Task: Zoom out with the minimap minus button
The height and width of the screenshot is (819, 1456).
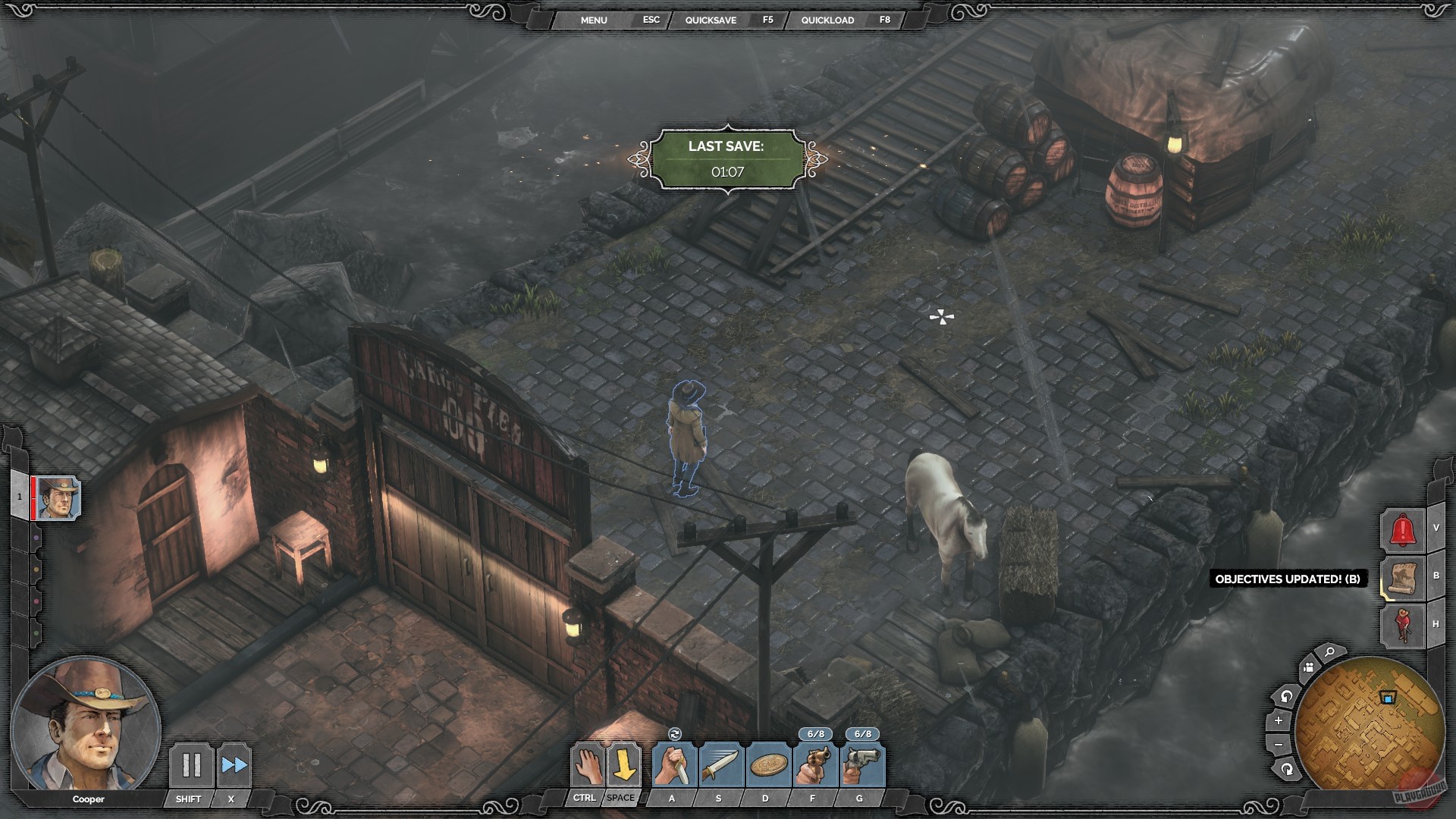Action: [1279, 745]
